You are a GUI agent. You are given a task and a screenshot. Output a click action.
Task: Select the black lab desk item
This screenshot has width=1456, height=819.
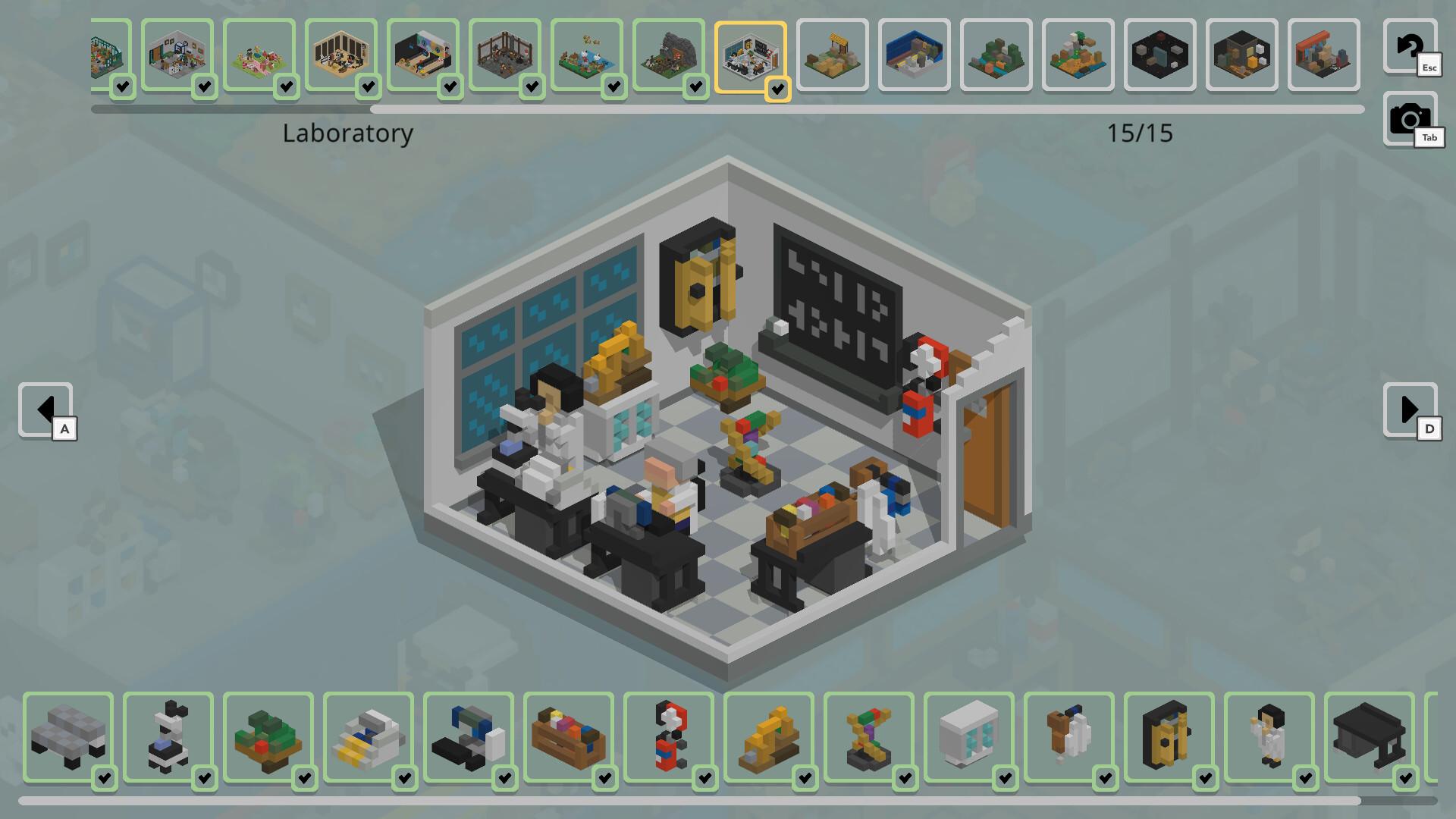point(1369,736)
